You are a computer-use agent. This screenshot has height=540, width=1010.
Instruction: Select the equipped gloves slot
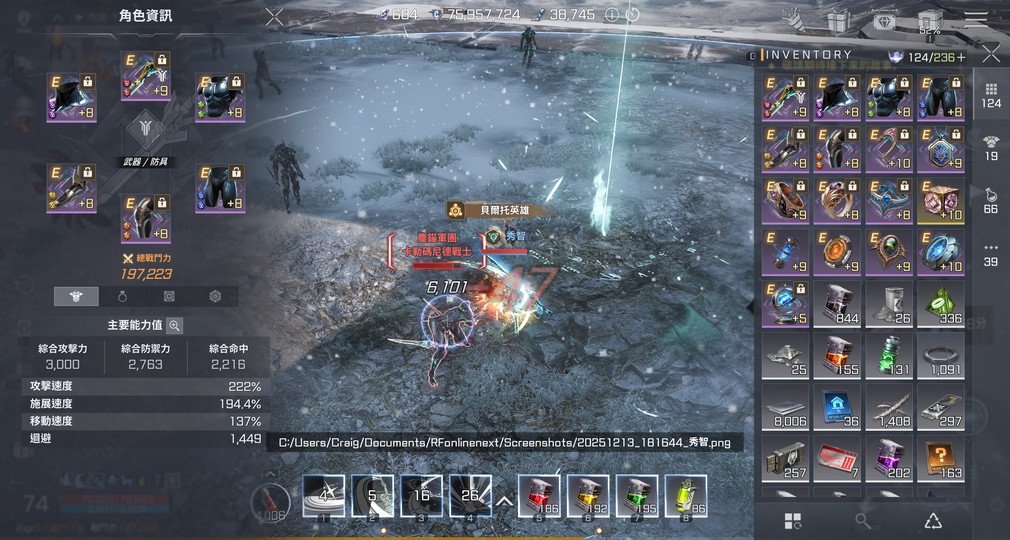pyautogui.click(x=72, y=189)
